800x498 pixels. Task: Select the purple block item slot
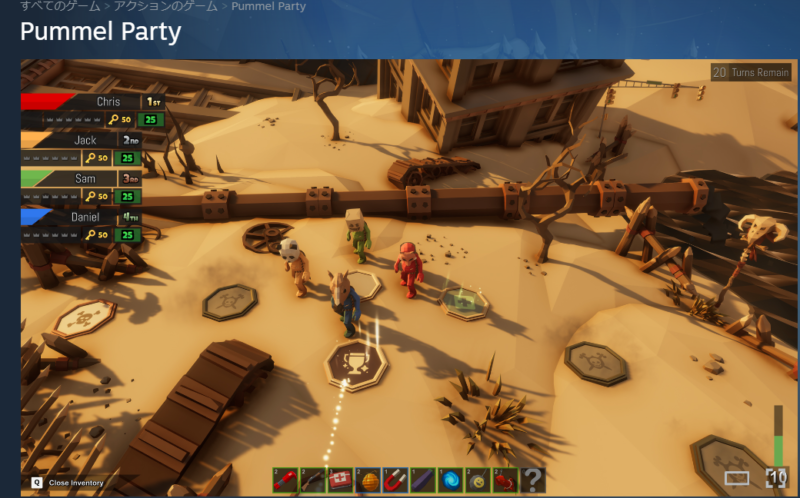click(x=422, y=479)
